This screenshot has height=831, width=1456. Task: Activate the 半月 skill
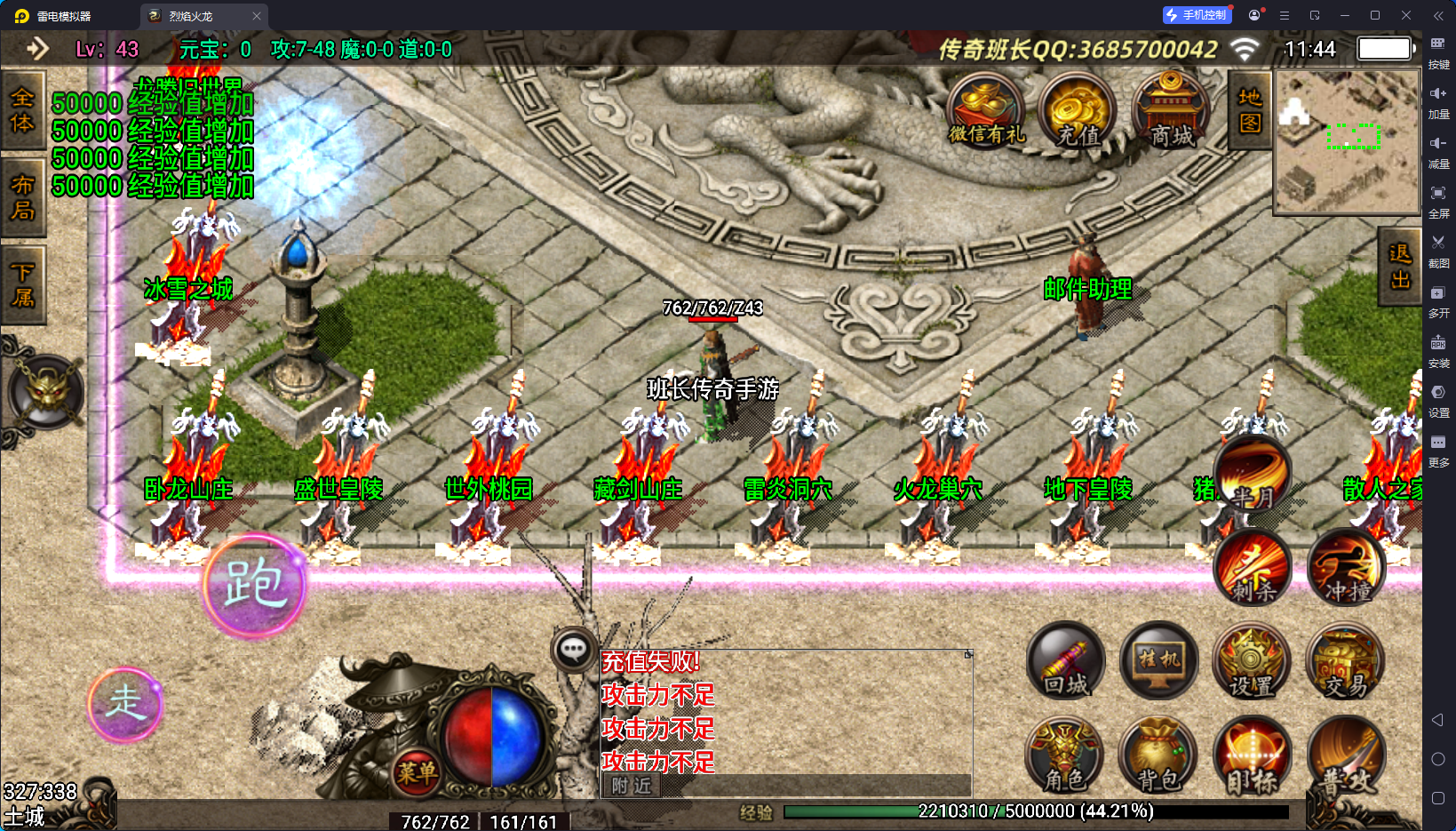click(x=1253, y=477)
